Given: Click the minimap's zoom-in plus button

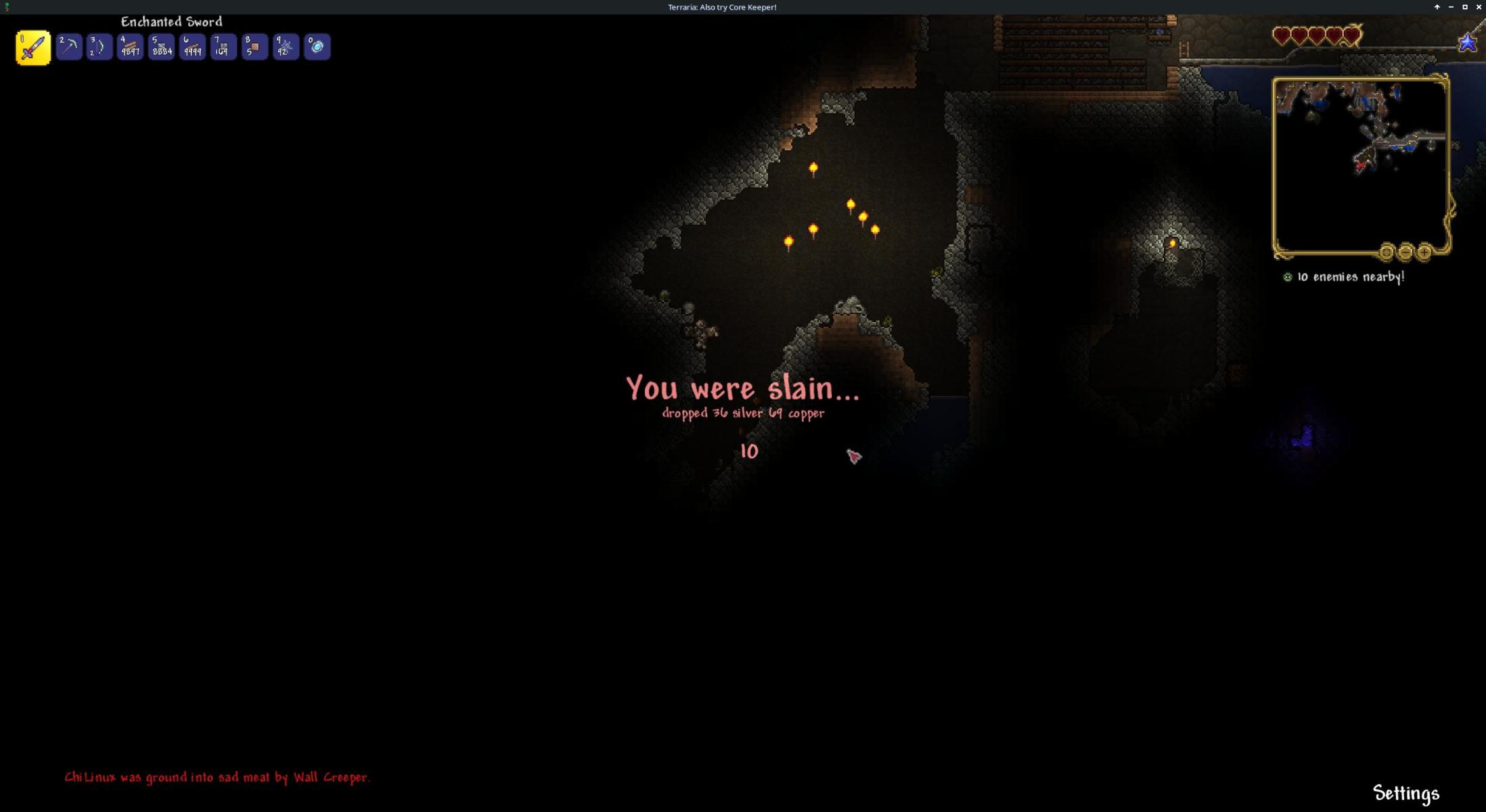Looking at the screenshot, I should (x=1424, y=252).
